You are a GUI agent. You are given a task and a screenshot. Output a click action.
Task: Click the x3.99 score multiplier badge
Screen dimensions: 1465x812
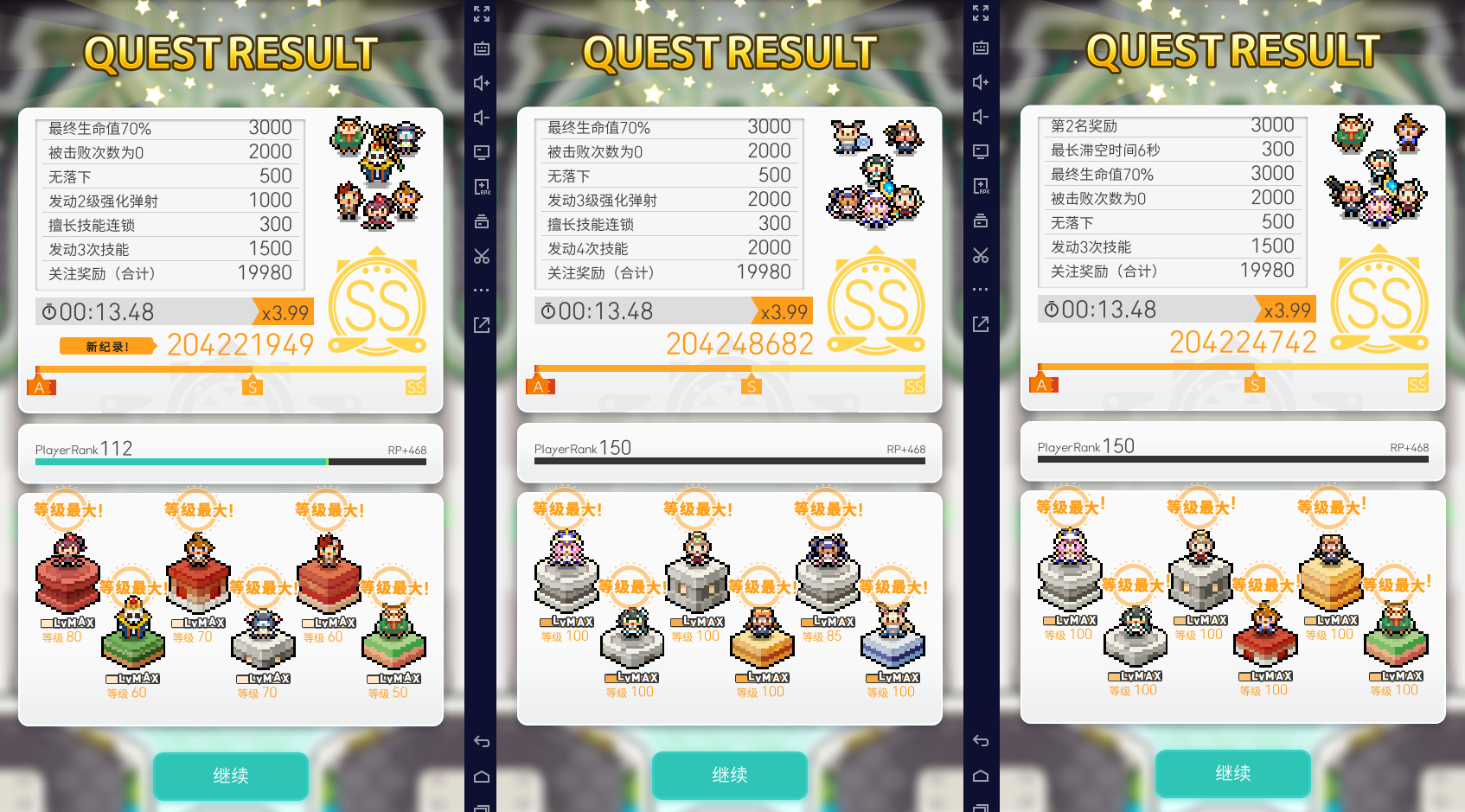285,312
